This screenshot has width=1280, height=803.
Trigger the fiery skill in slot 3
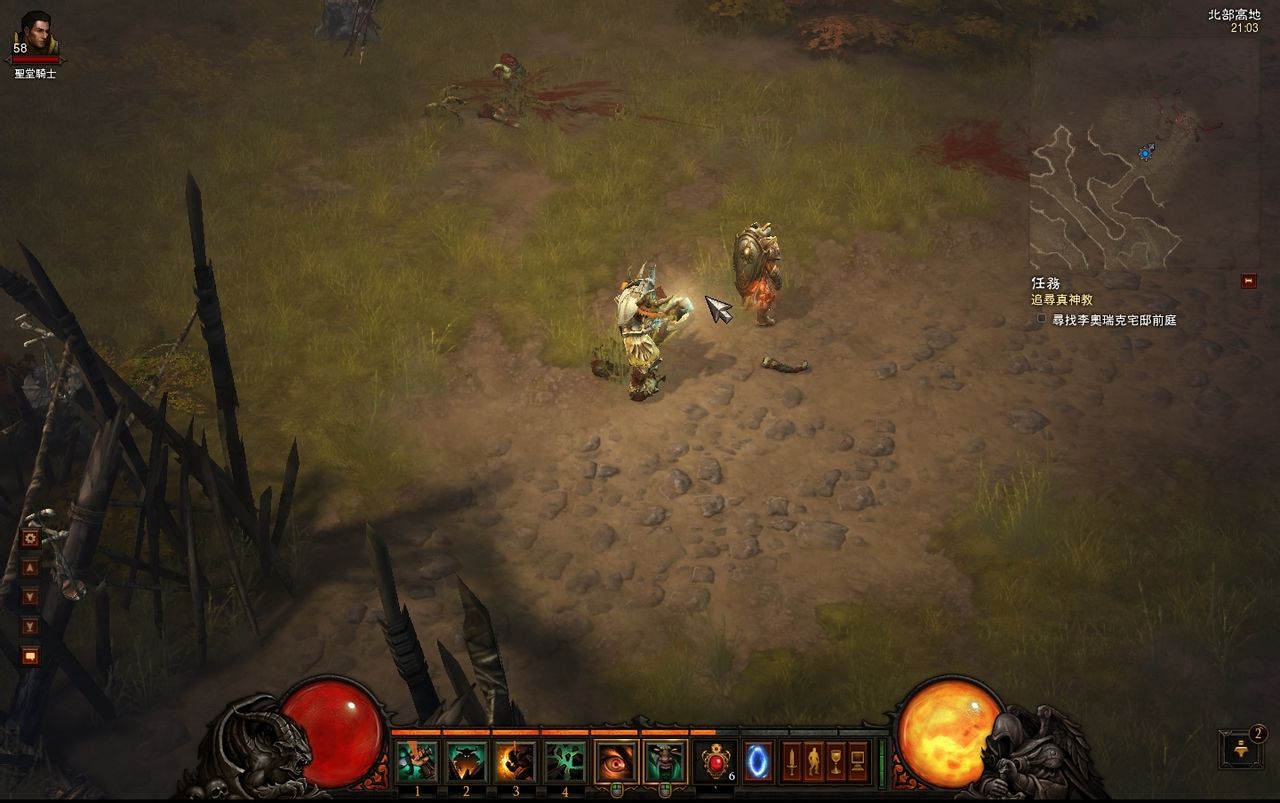(515, 762)
